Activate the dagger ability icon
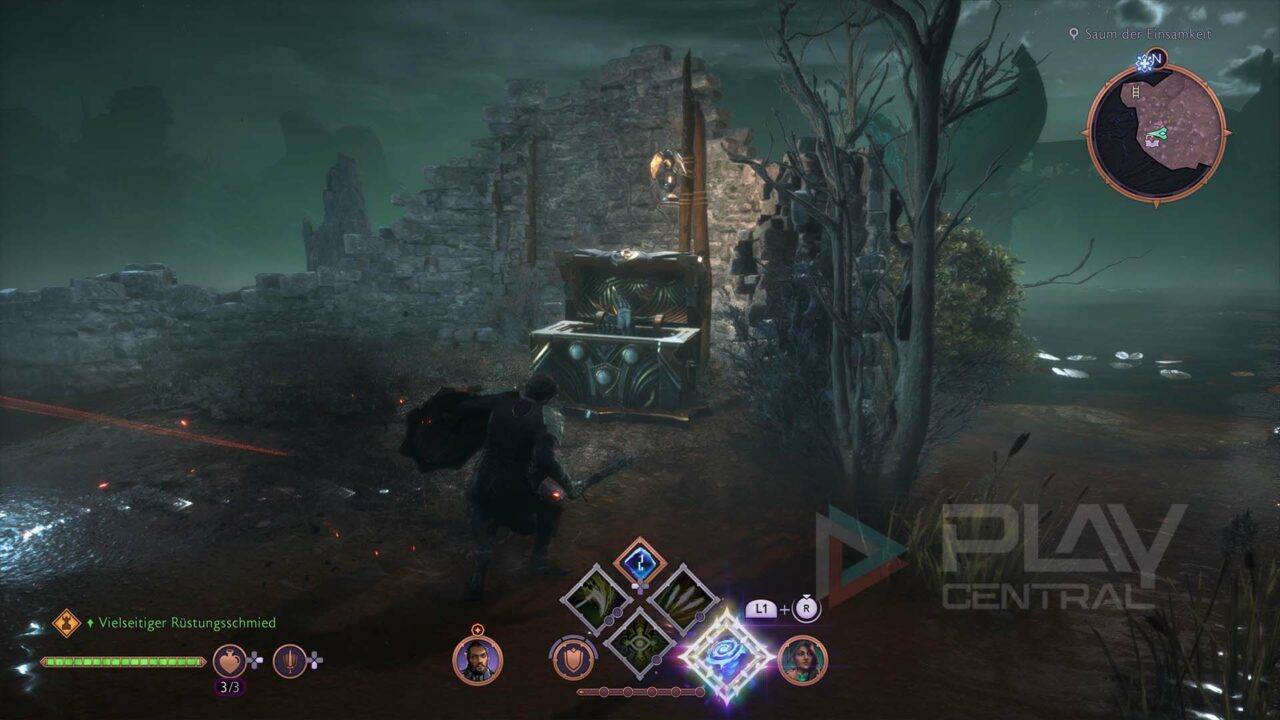The image size is (1280, 720). click(x=289, y=660)
